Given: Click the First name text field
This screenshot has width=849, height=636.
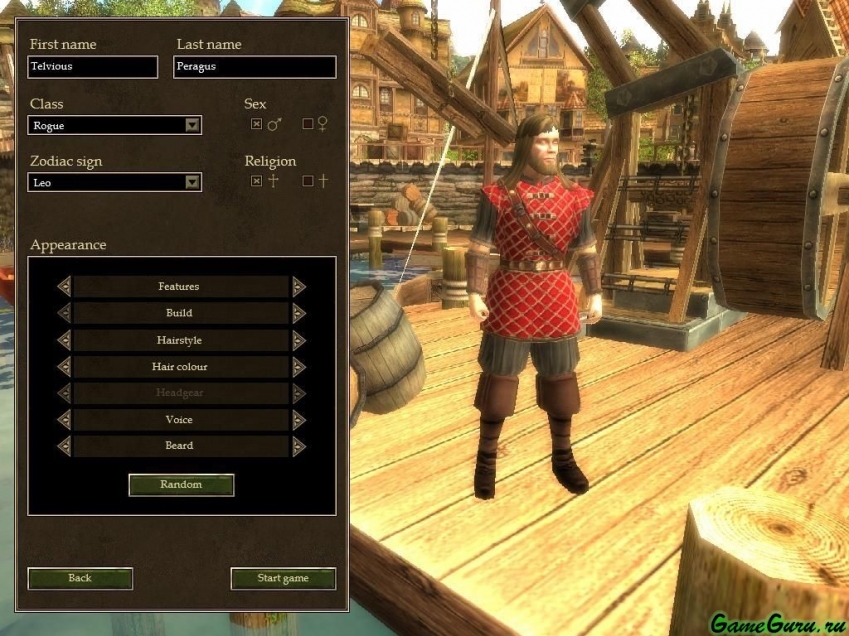Looking at the screenshot, I should 93,67.
